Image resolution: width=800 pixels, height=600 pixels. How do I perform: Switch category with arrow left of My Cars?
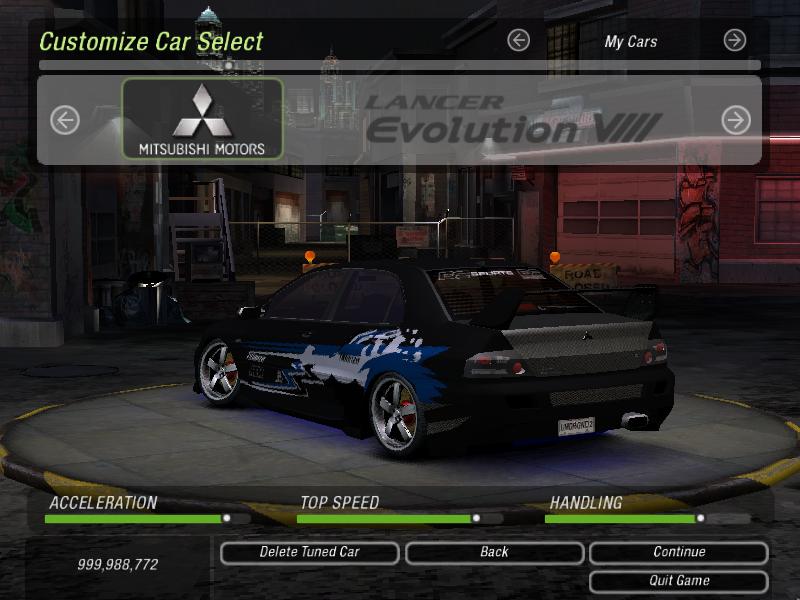coord(518,40)
